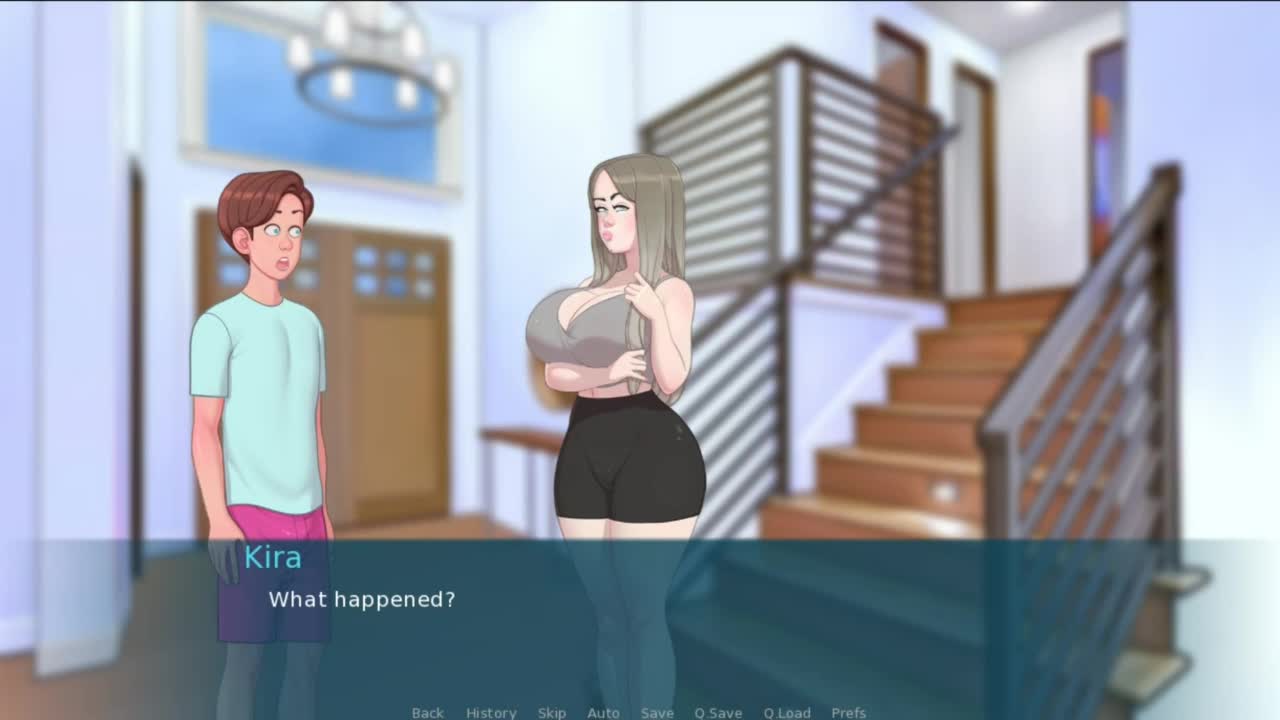Open the dialogue History log

pyautogui.click(x=491, y=712)
